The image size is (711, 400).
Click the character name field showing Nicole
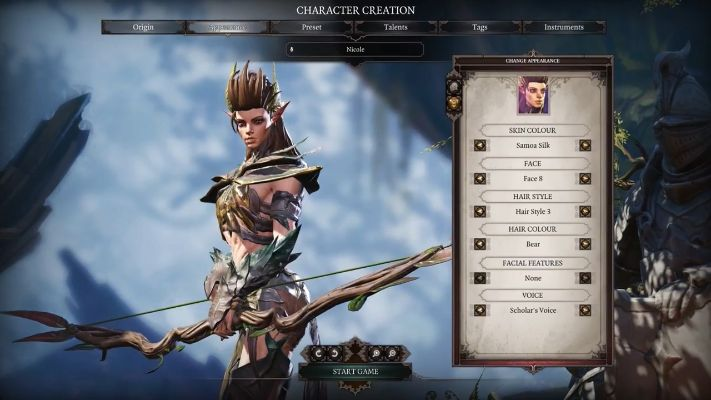click(354, 48)
